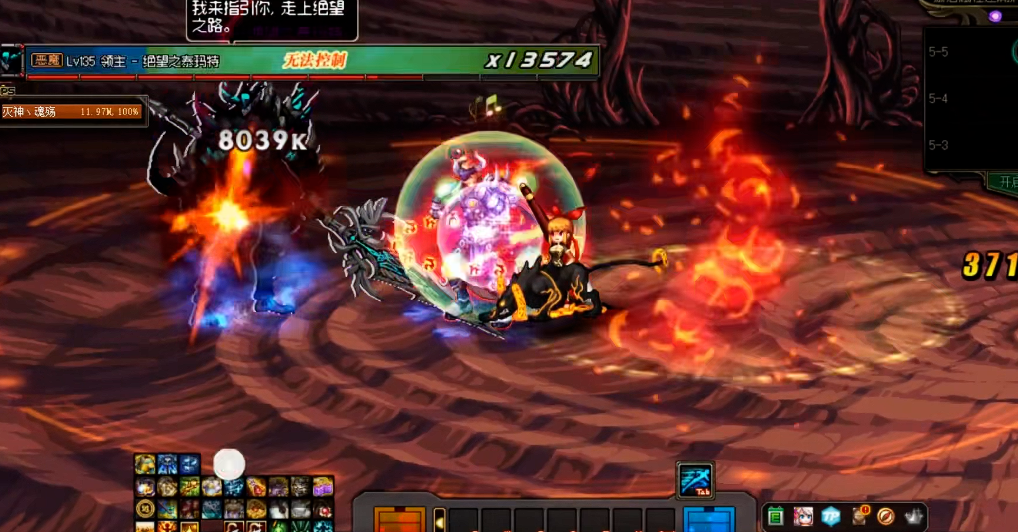Screen dimensions: 1018x532
Task: Click the dungeon minimap panel
Action: (x=970, y=95)
